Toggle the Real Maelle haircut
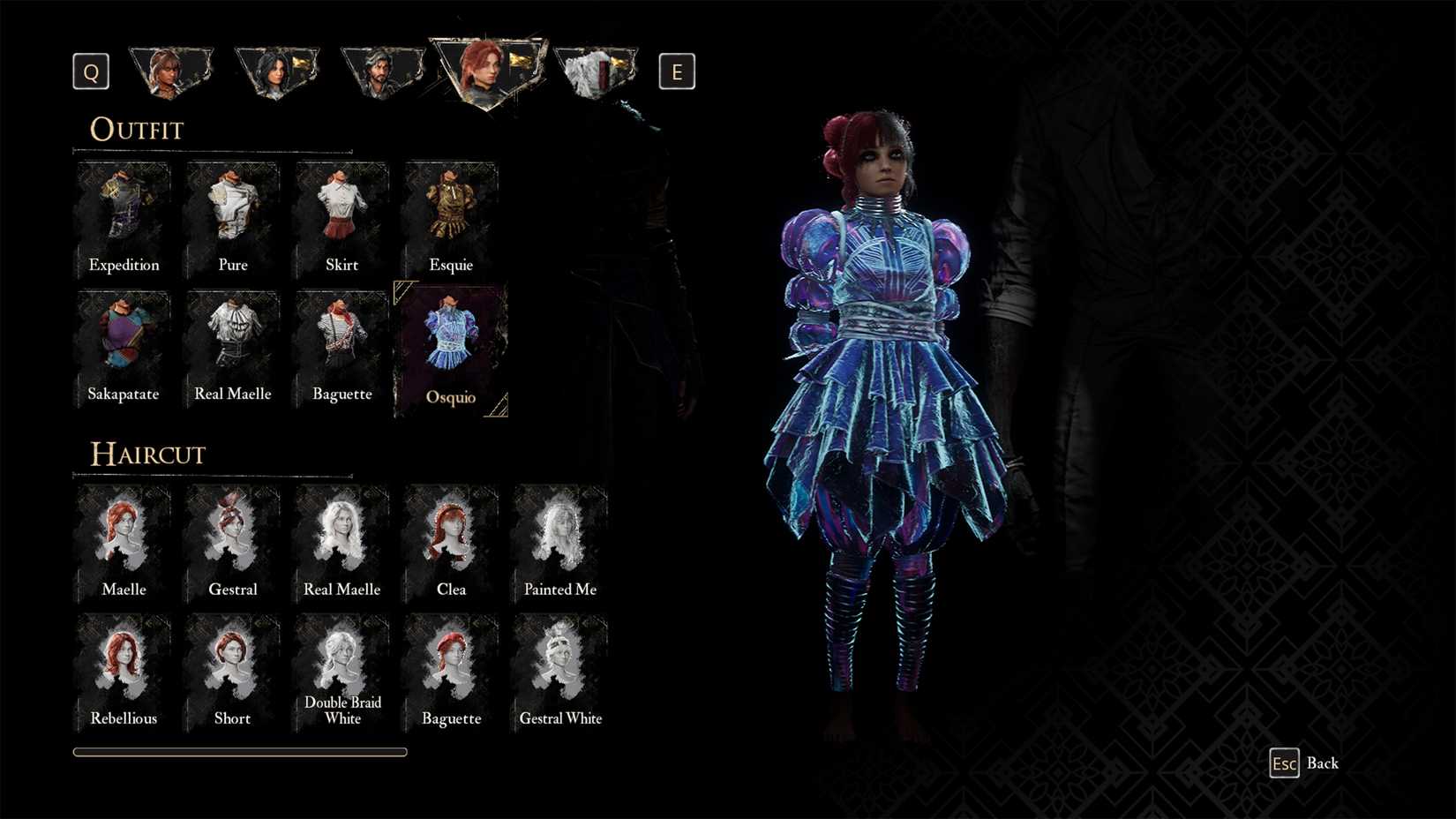The width and height of the screenshot is (1456, 819). [x=341, y=536]
